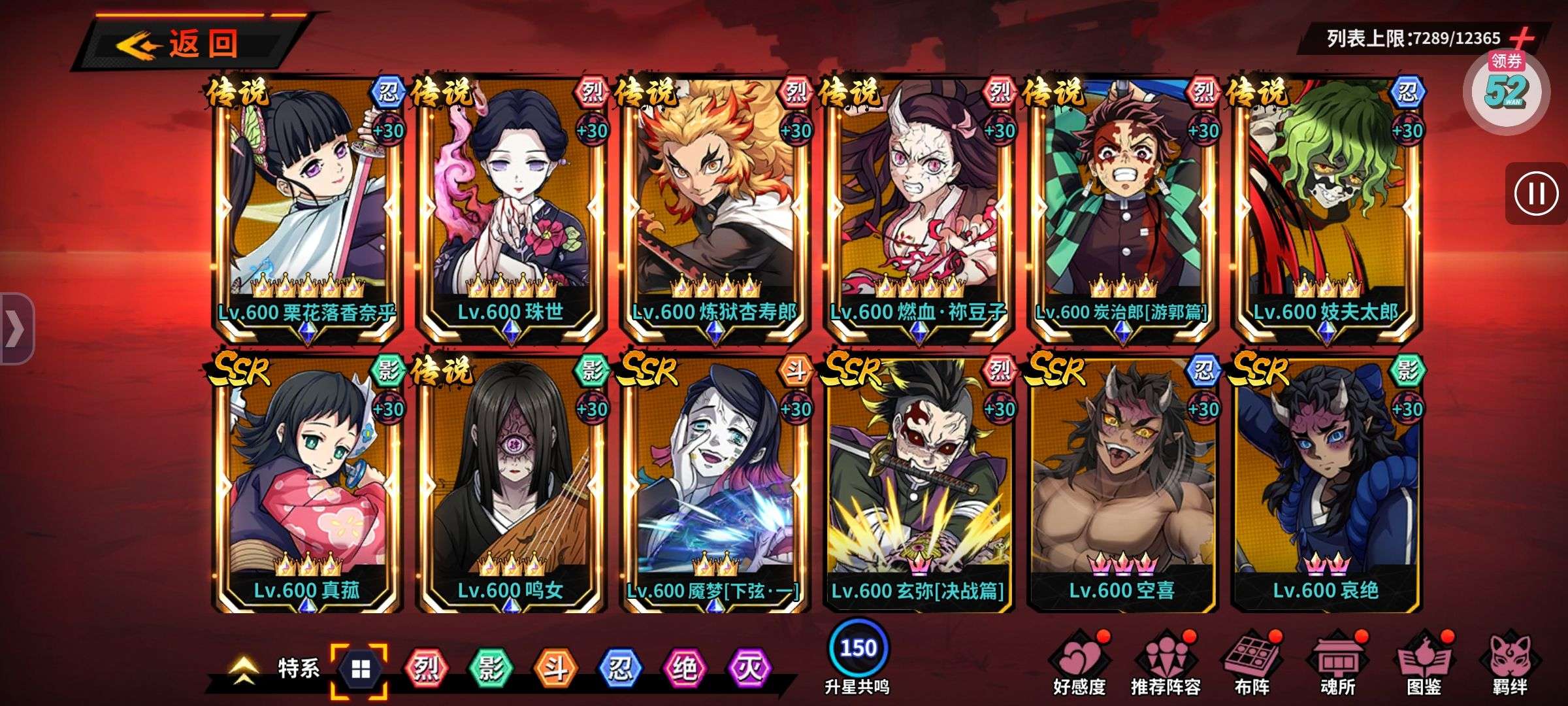Screen dimensions: 1568x706
Task: Filter characters by 忍 type
Action: [620, 669]
